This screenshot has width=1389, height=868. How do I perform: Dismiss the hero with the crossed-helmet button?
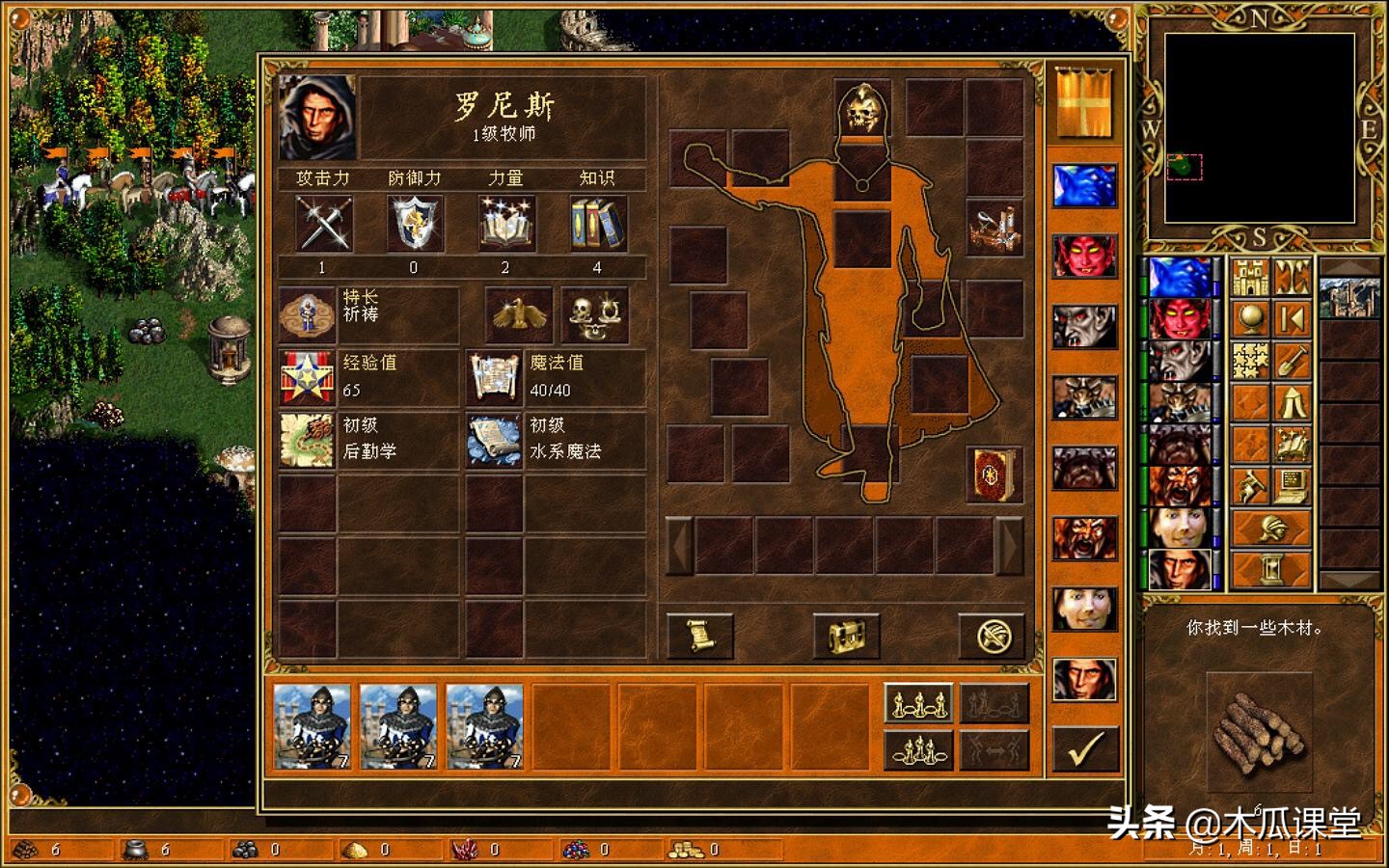click(991, 637)
